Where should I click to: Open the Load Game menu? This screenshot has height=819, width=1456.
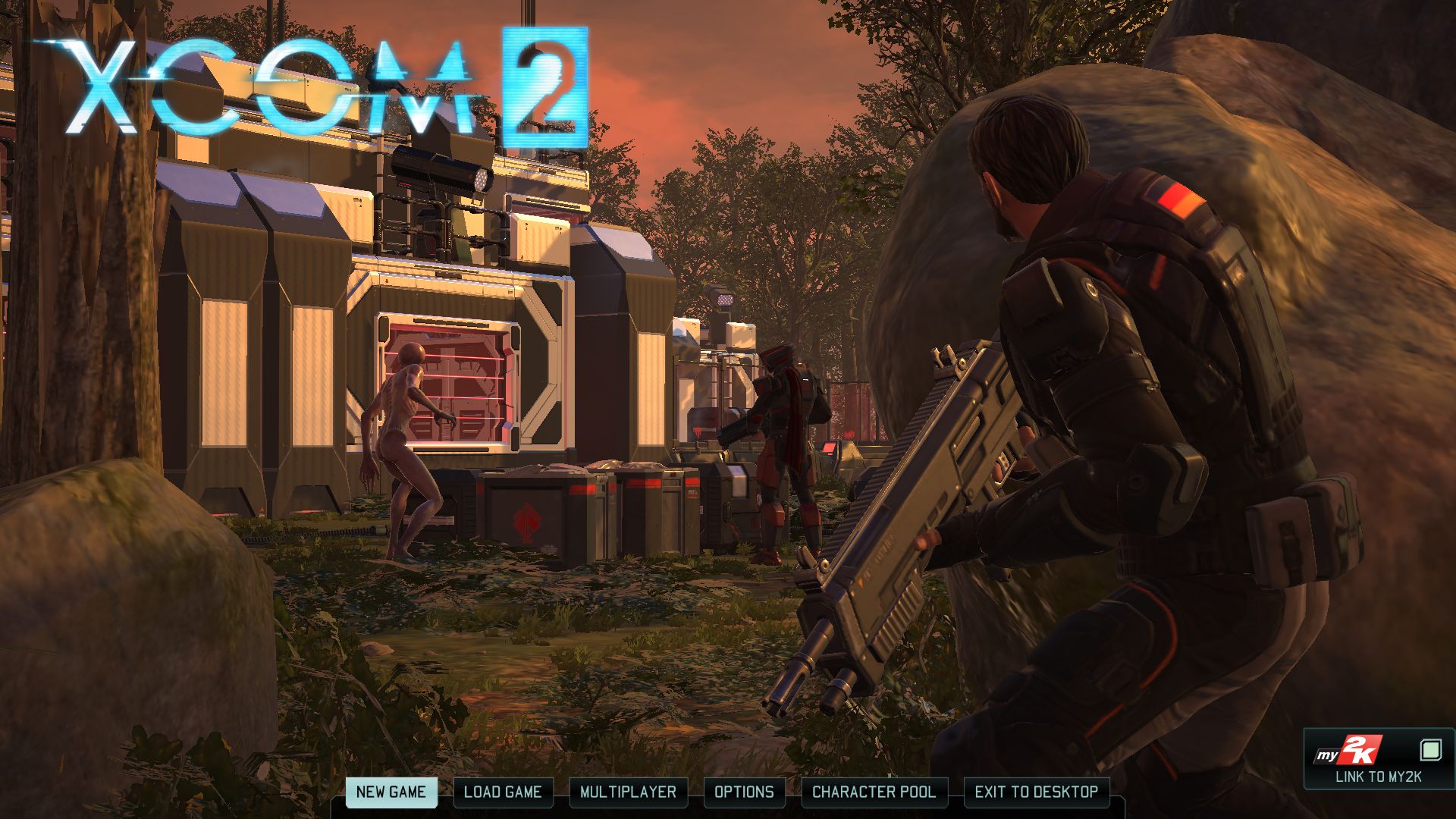[503, 792]
